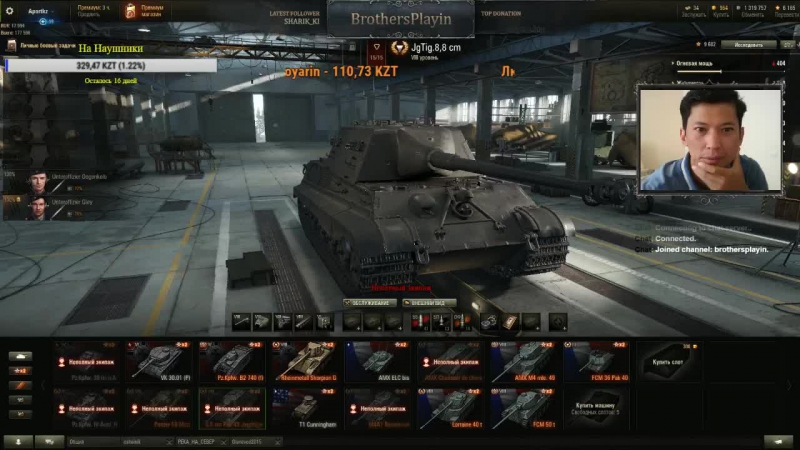Image resolution: width=800 pixels, height=450 pixels.
Task: Open the game menu gear icon
Action: [11, 11]
